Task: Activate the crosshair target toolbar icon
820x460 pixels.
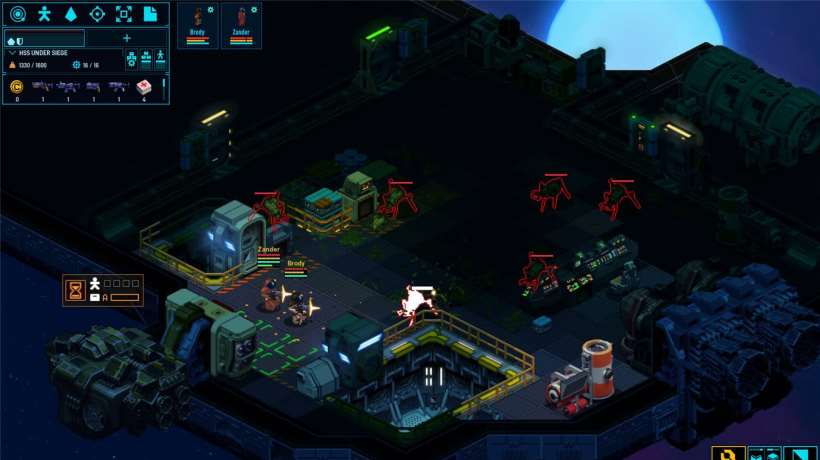Action: coord(97,14)
